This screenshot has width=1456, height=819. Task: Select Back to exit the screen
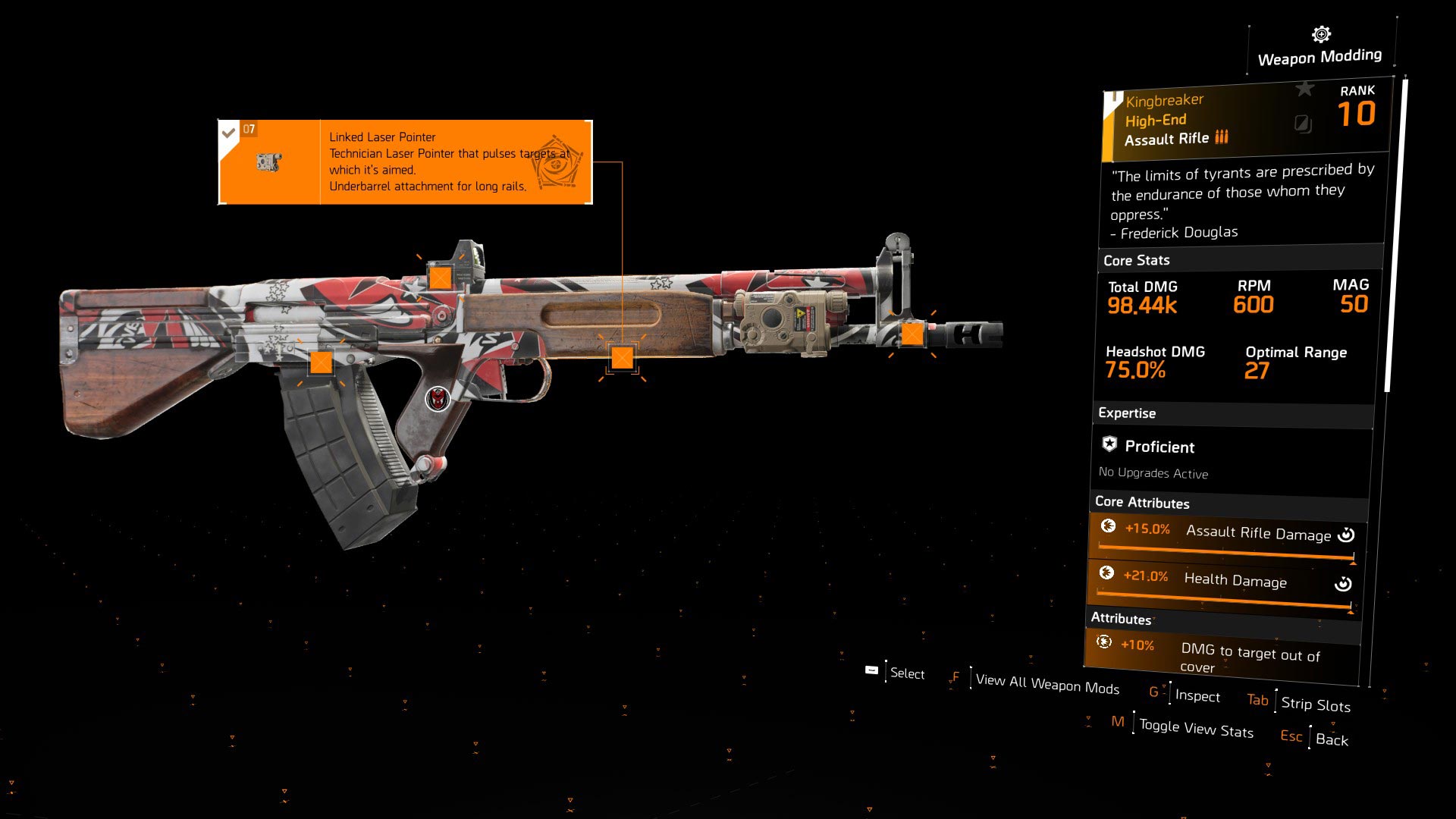pos(1332,741)
